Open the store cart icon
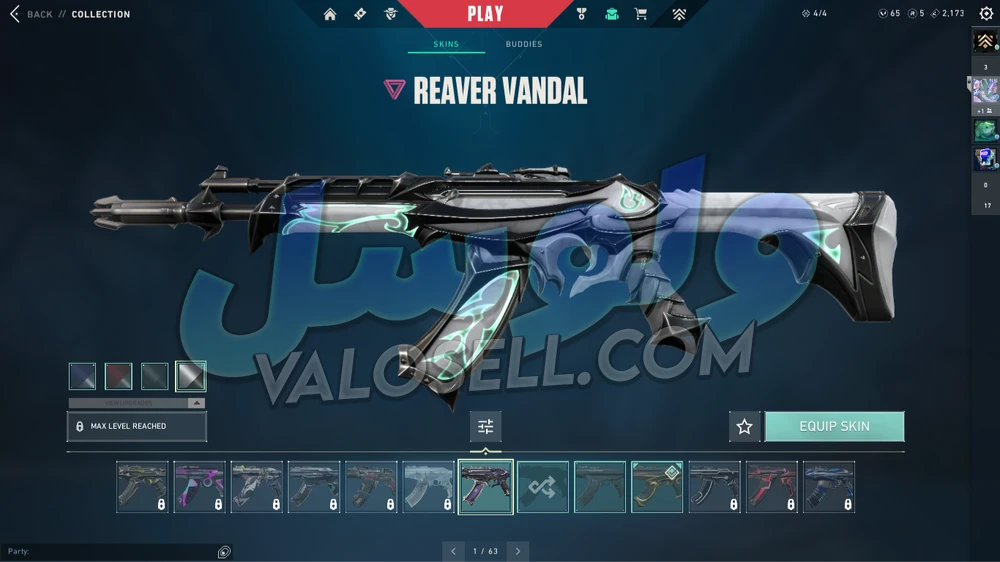The width and height of the screenshot is (1000, 562). [641, 14]
